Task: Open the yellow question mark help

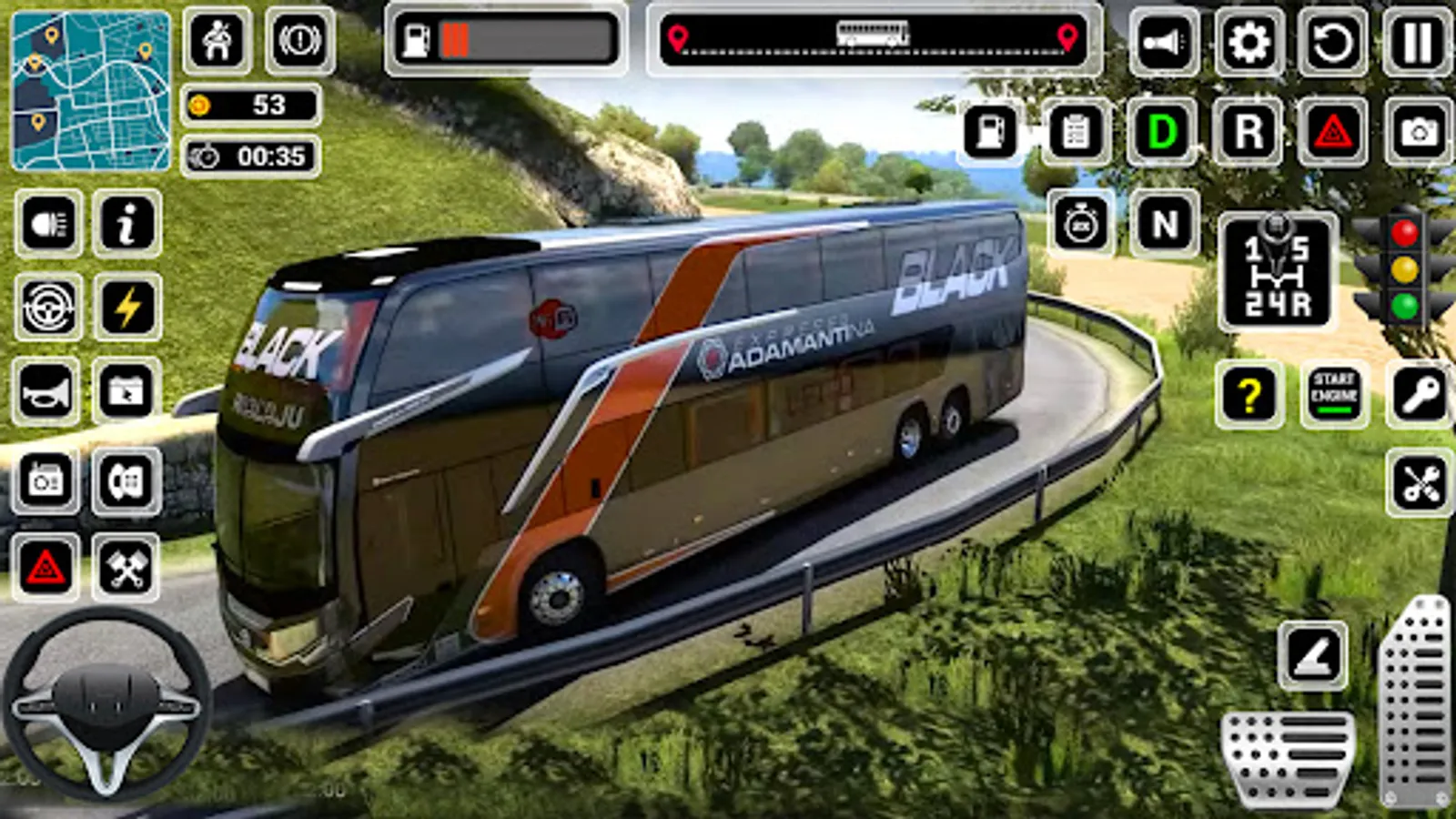Action: [1249, 395]
